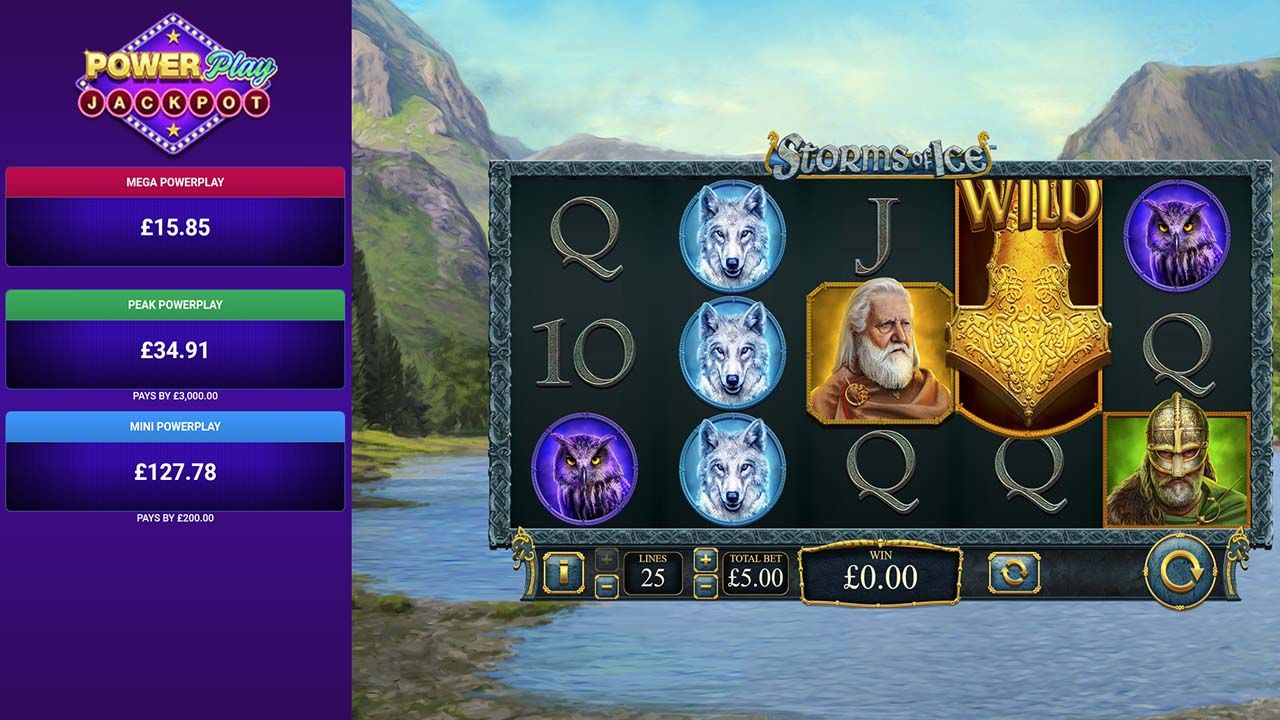Open the Peak Powerplay jackpot panel

pos(175,330)
